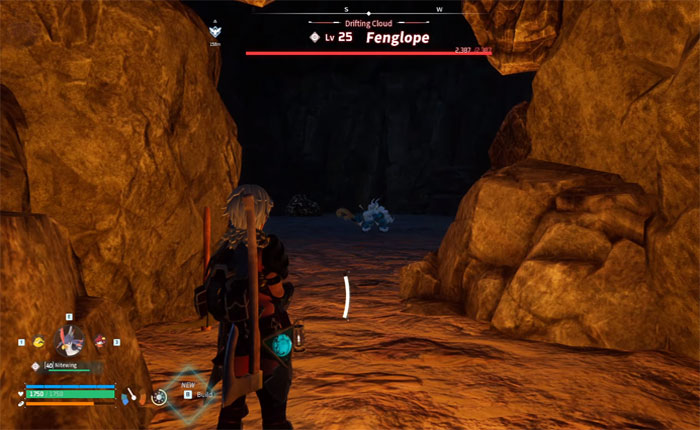
Task: Click the temperature gauge icon
Action: tap(131, 396)
